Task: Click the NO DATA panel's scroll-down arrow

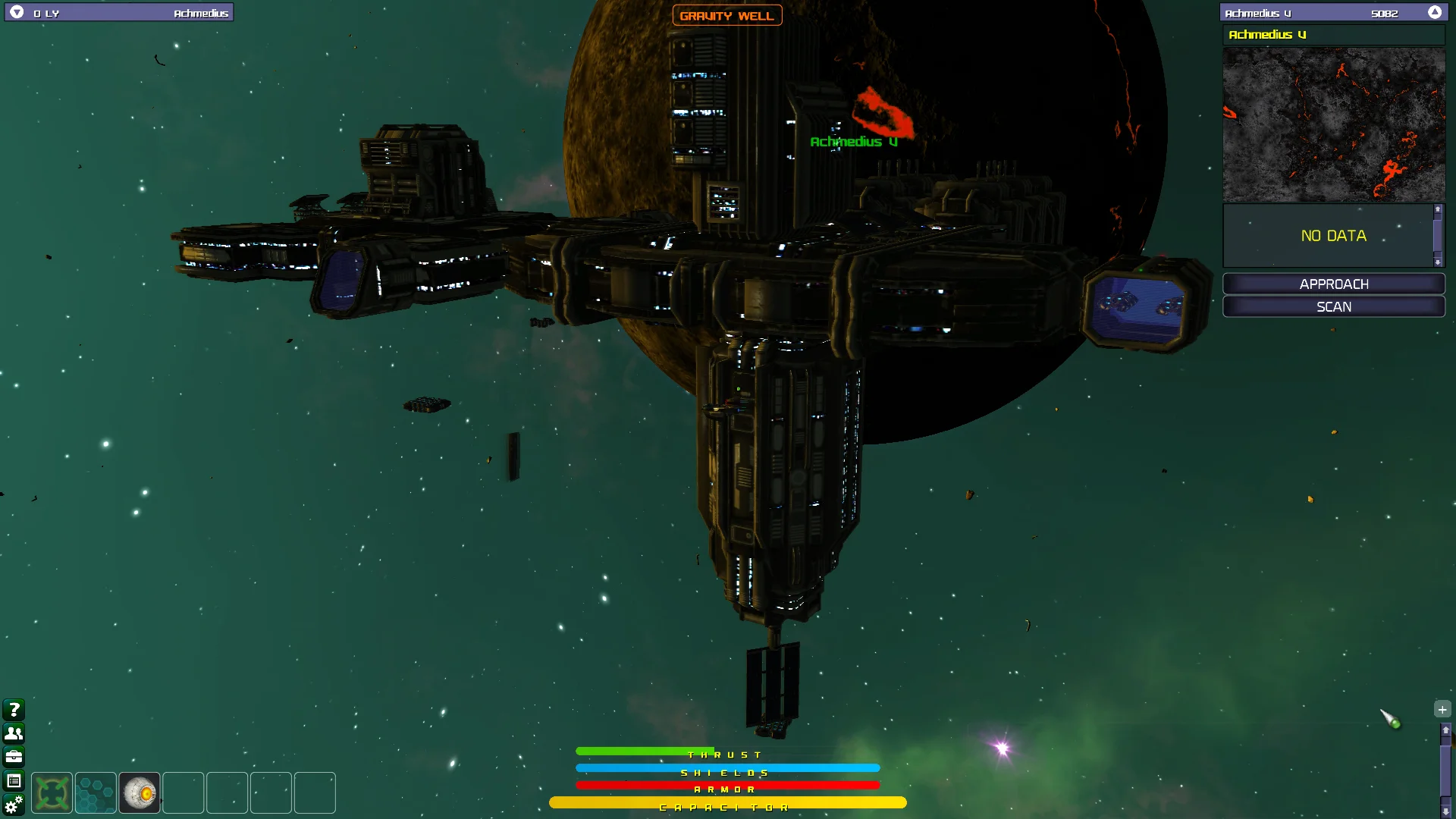Action: [1438, 262]
